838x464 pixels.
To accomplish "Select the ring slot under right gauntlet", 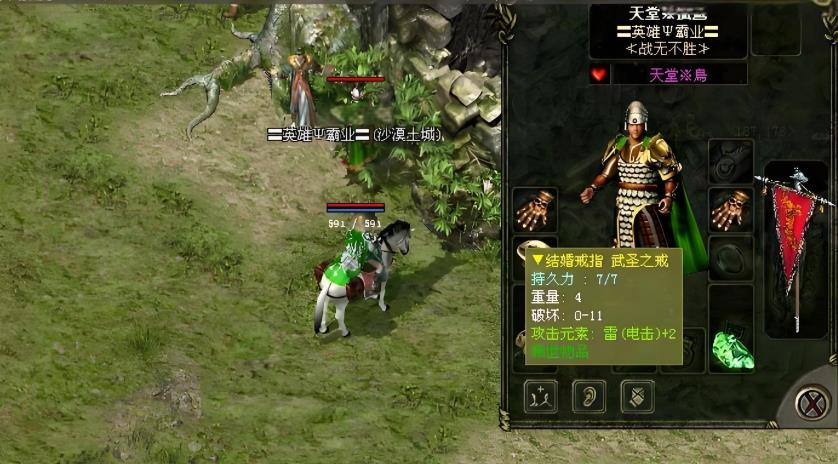I will (x=730, y=258).
